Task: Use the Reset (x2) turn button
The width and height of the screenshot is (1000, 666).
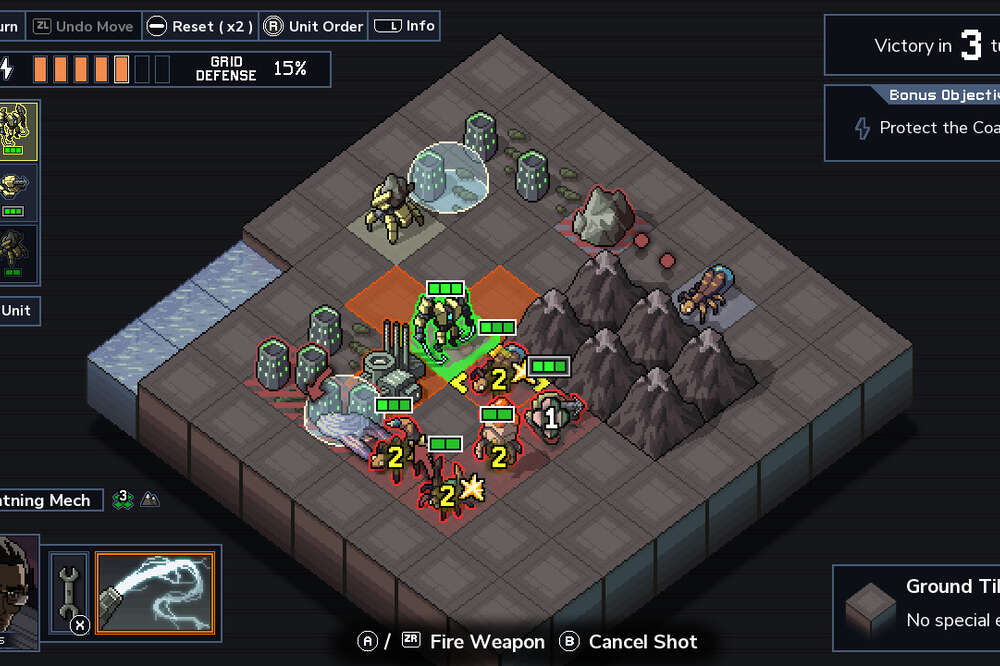Action: 200,26
